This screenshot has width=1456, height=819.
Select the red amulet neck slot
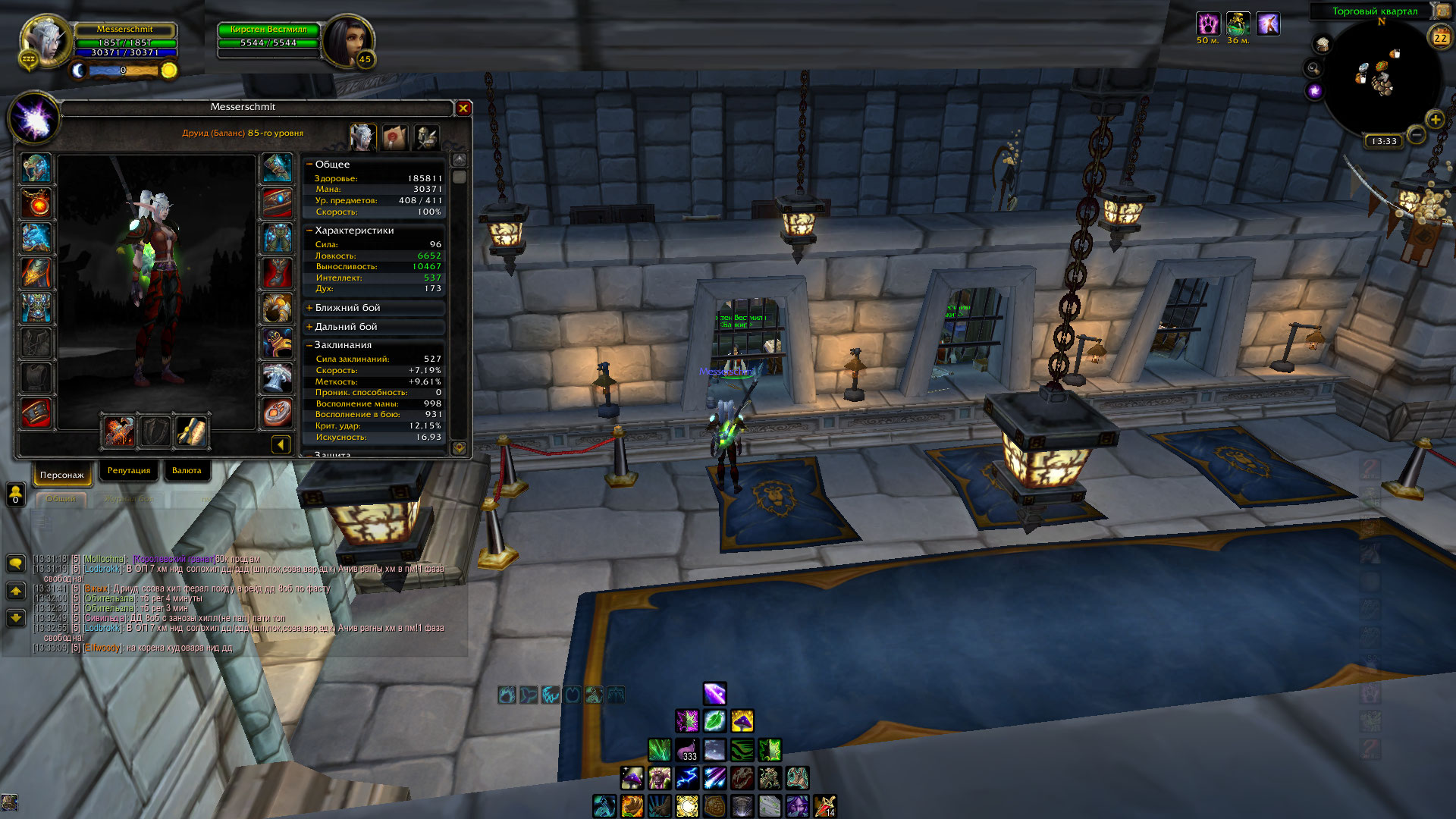pyautogui.click(x=36, y=203)
